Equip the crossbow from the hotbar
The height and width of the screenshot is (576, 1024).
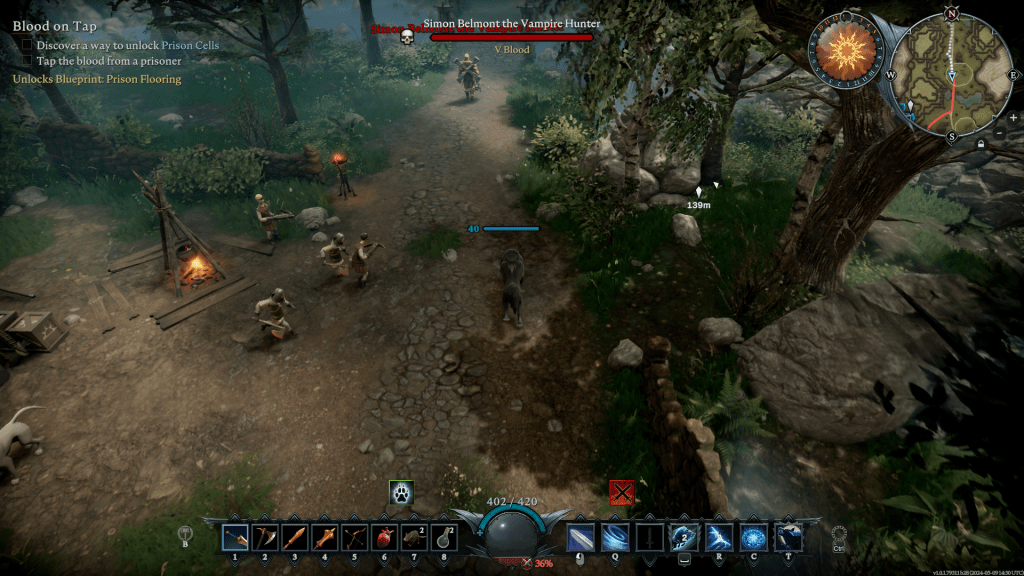coord(354,538)
